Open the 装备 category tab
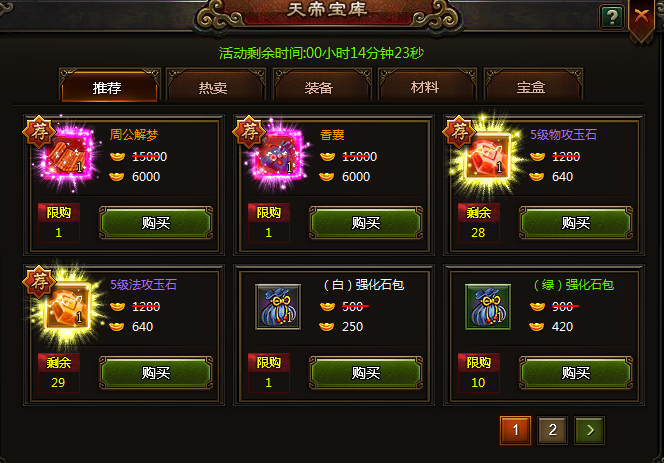664x463 pixels. [319, 87]
